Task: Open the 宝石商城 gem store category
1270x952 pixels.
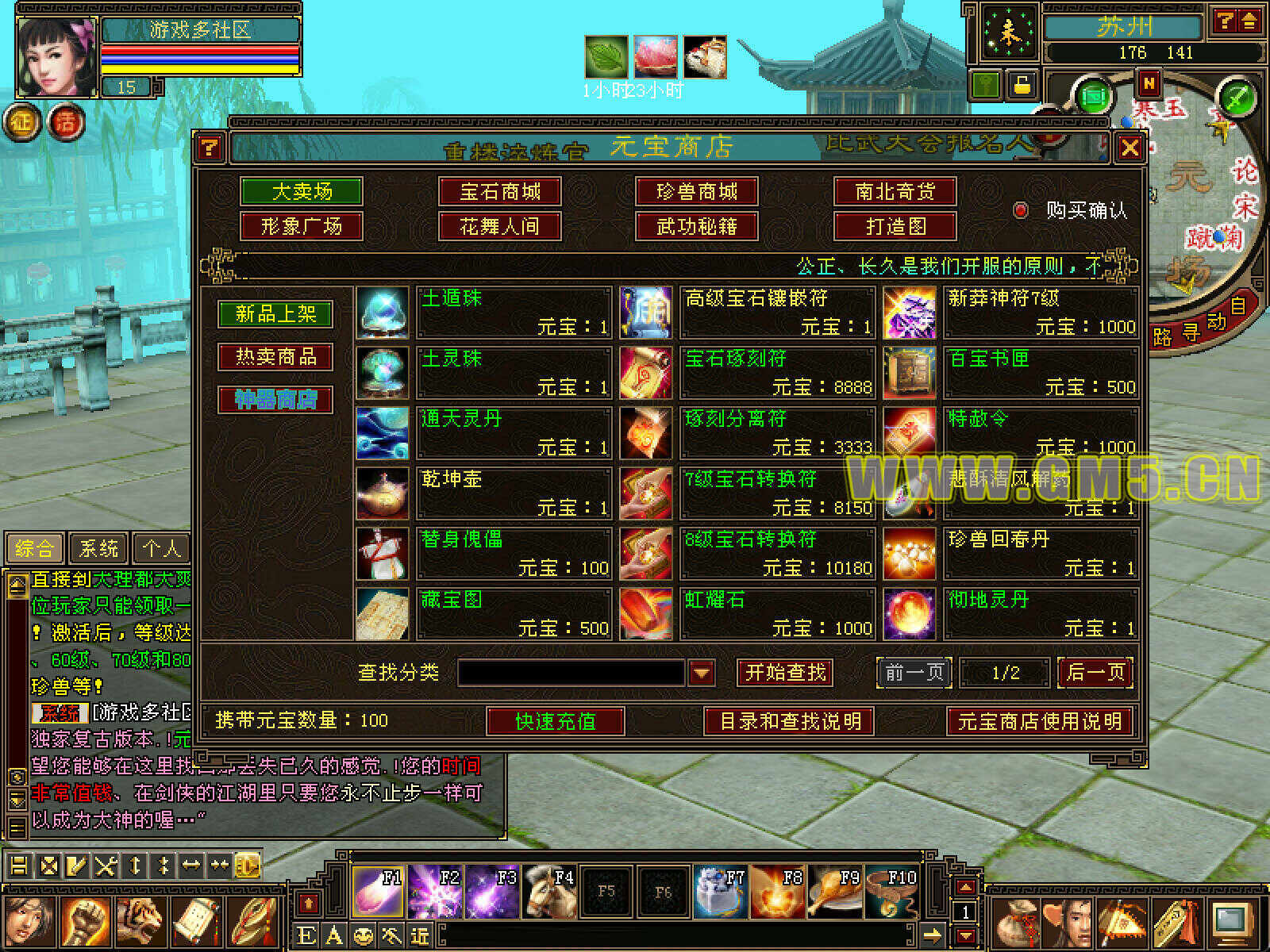Action: [499, 191]
